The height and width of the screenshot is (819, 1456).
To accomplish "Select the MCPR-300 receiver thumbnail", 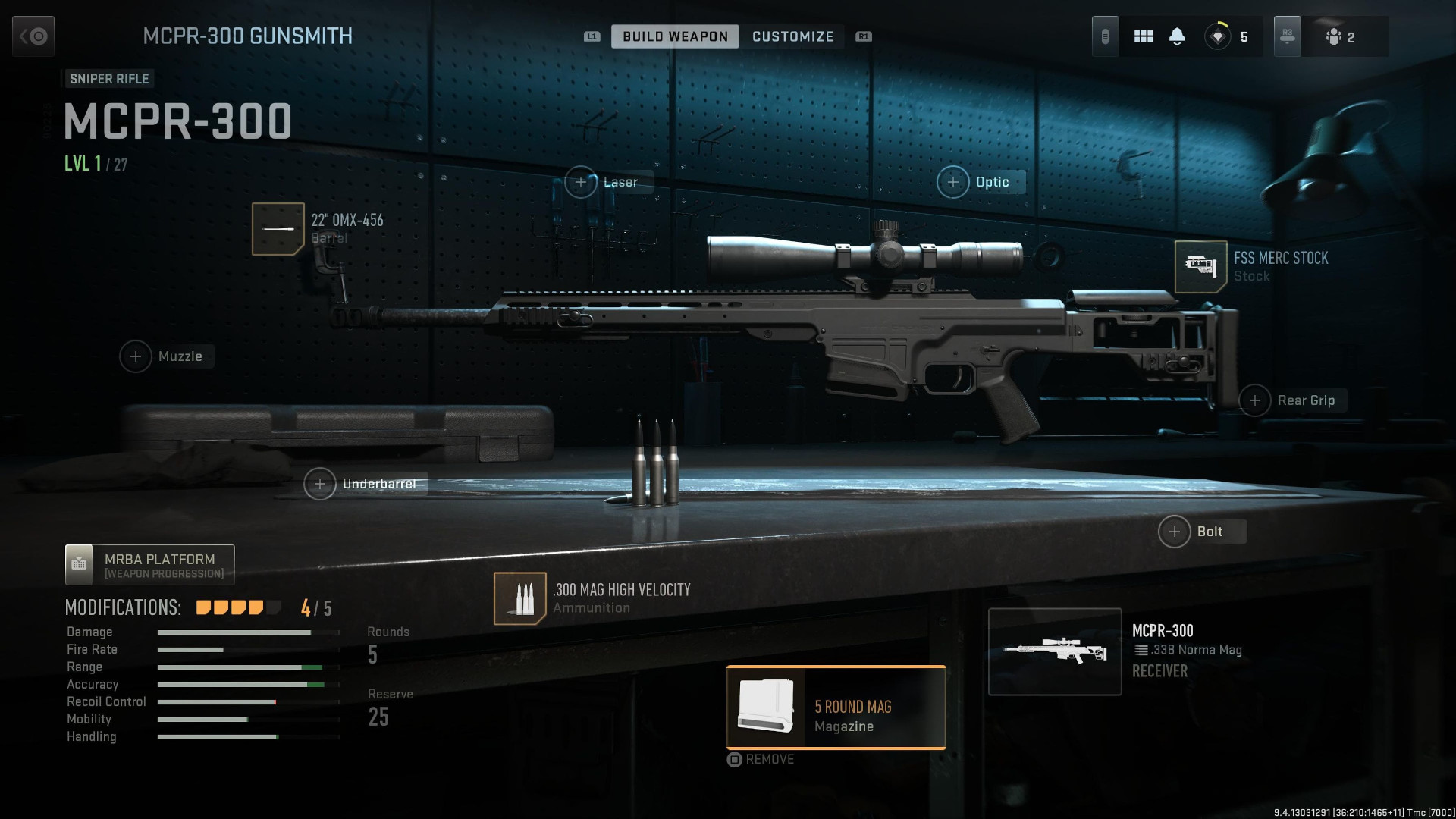I will click(x=1054, y=651).
